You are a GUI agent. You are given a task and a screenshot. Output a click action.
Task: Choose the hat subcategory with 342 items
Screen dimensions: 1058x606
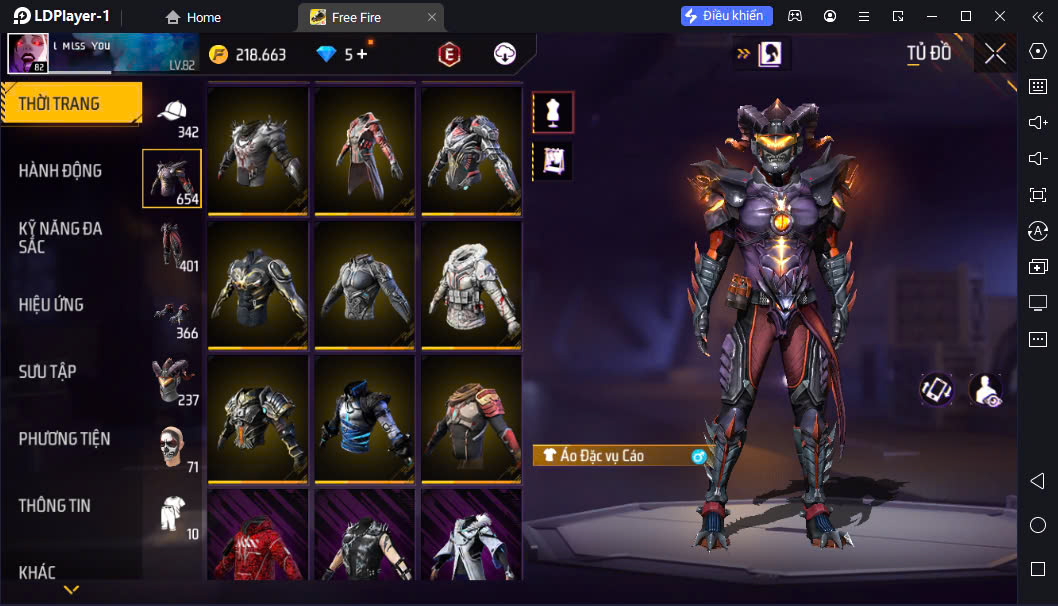point(173,116)
